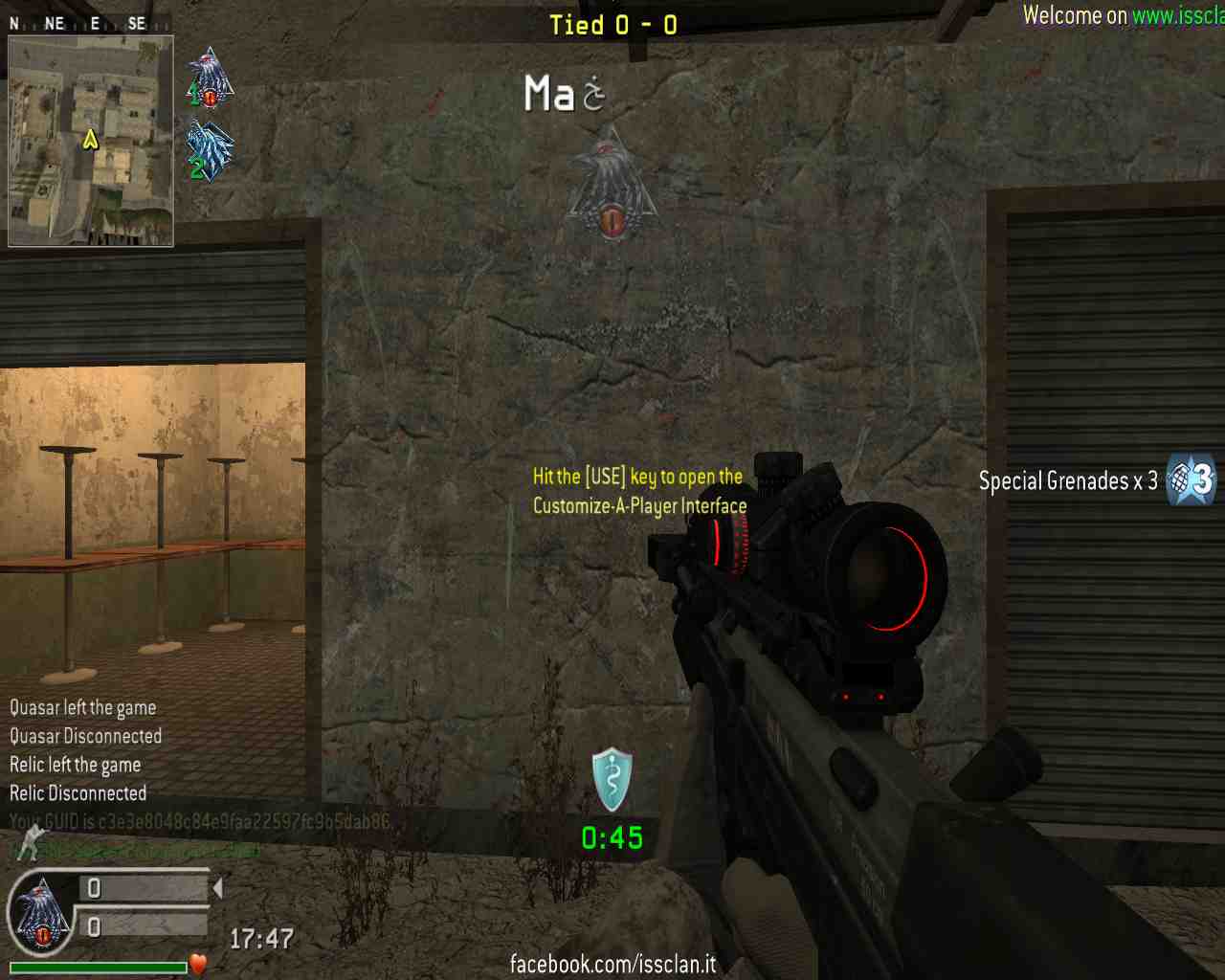This screenshot has width=1225, height=980.
Task: Click the overhead minimap
Action: click(x=91, y=141)
